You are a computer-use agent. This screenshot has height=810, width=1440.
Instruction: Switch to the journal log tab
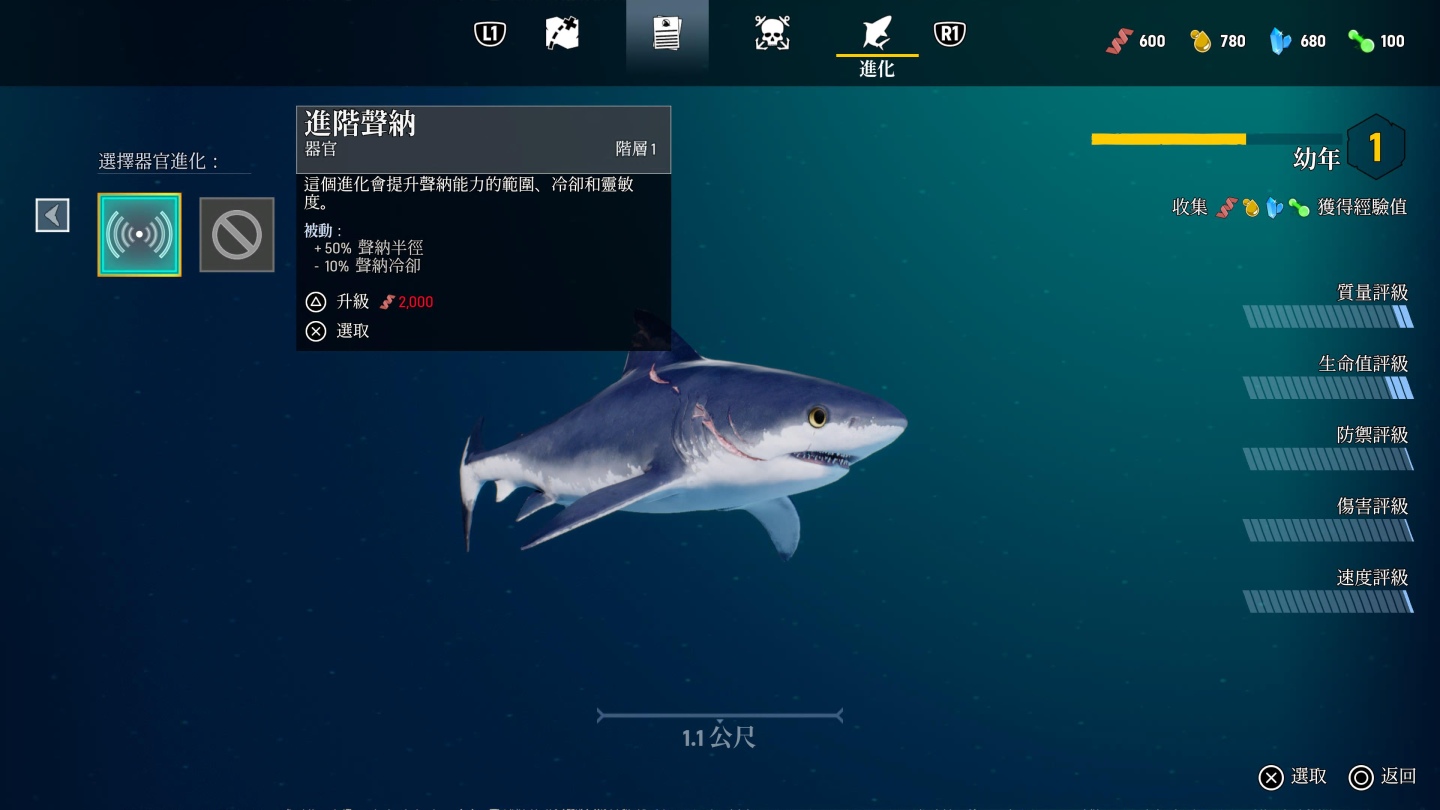click(667, 34)
